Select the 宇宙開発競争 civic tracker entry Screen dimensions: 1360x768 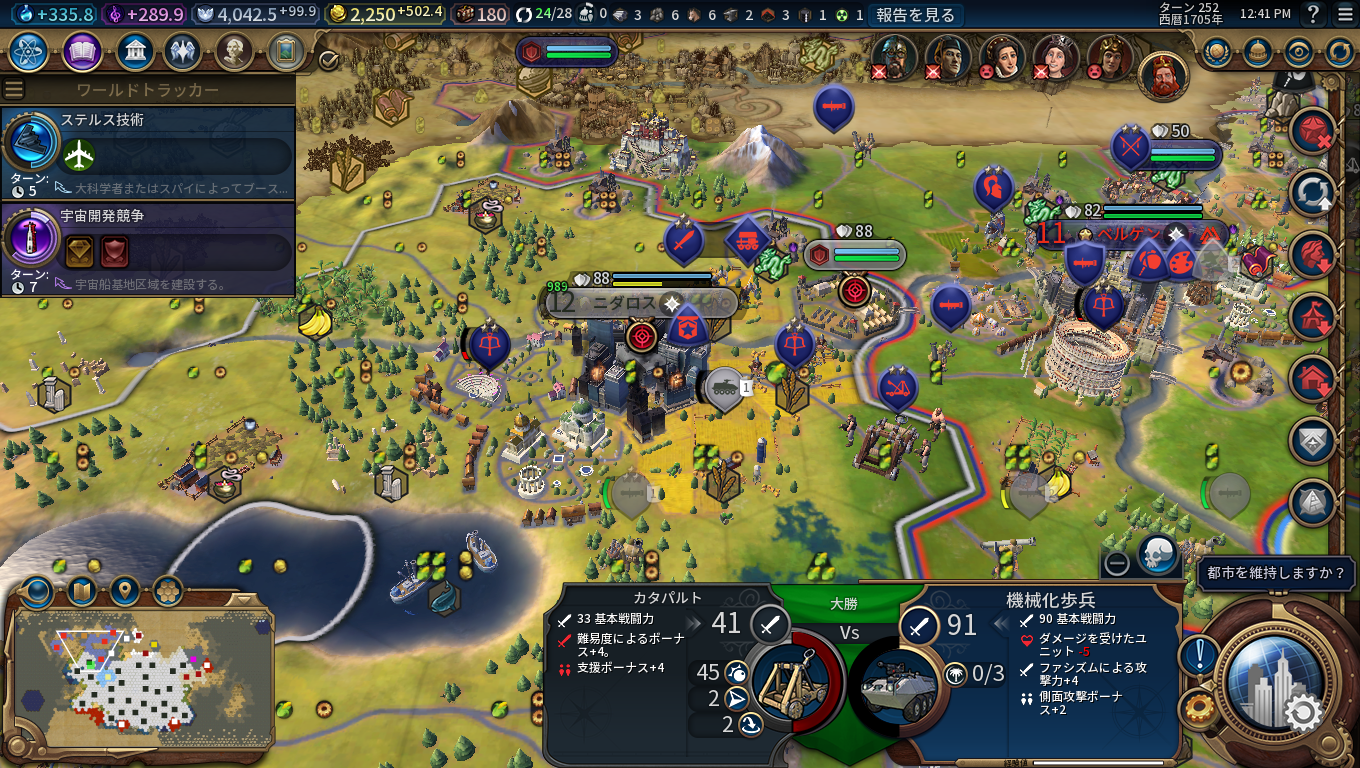tap(148, 248)
